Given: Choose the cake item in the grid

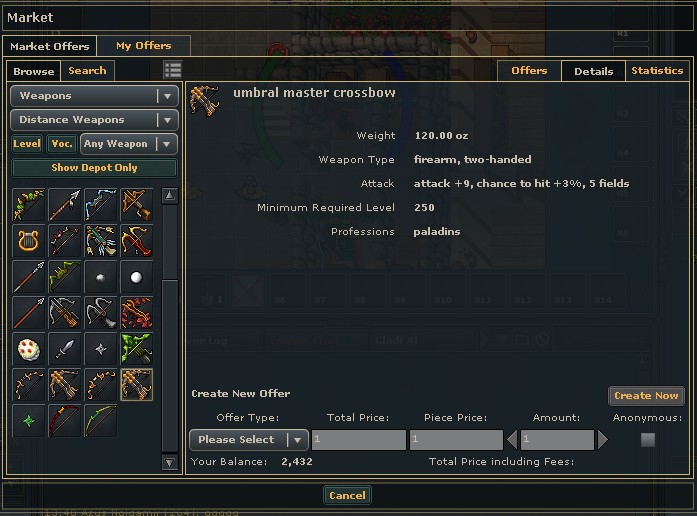Looking at the screenshot, I should coord(28,349).
